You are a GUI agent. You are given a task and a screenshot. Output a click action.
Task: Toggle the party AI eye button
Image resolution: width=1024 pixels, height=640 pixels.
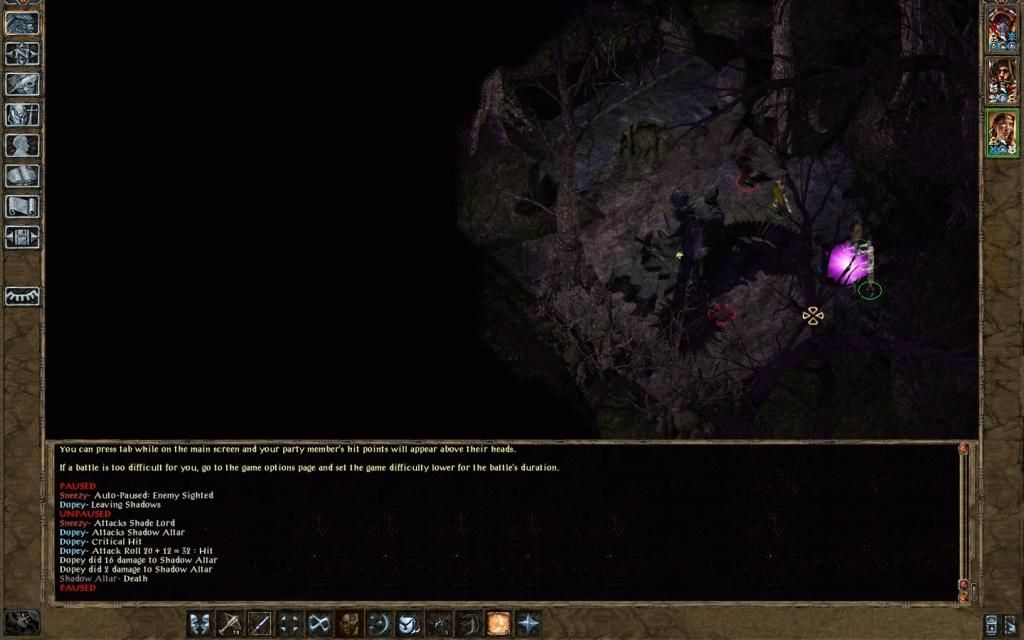[22, 296]
